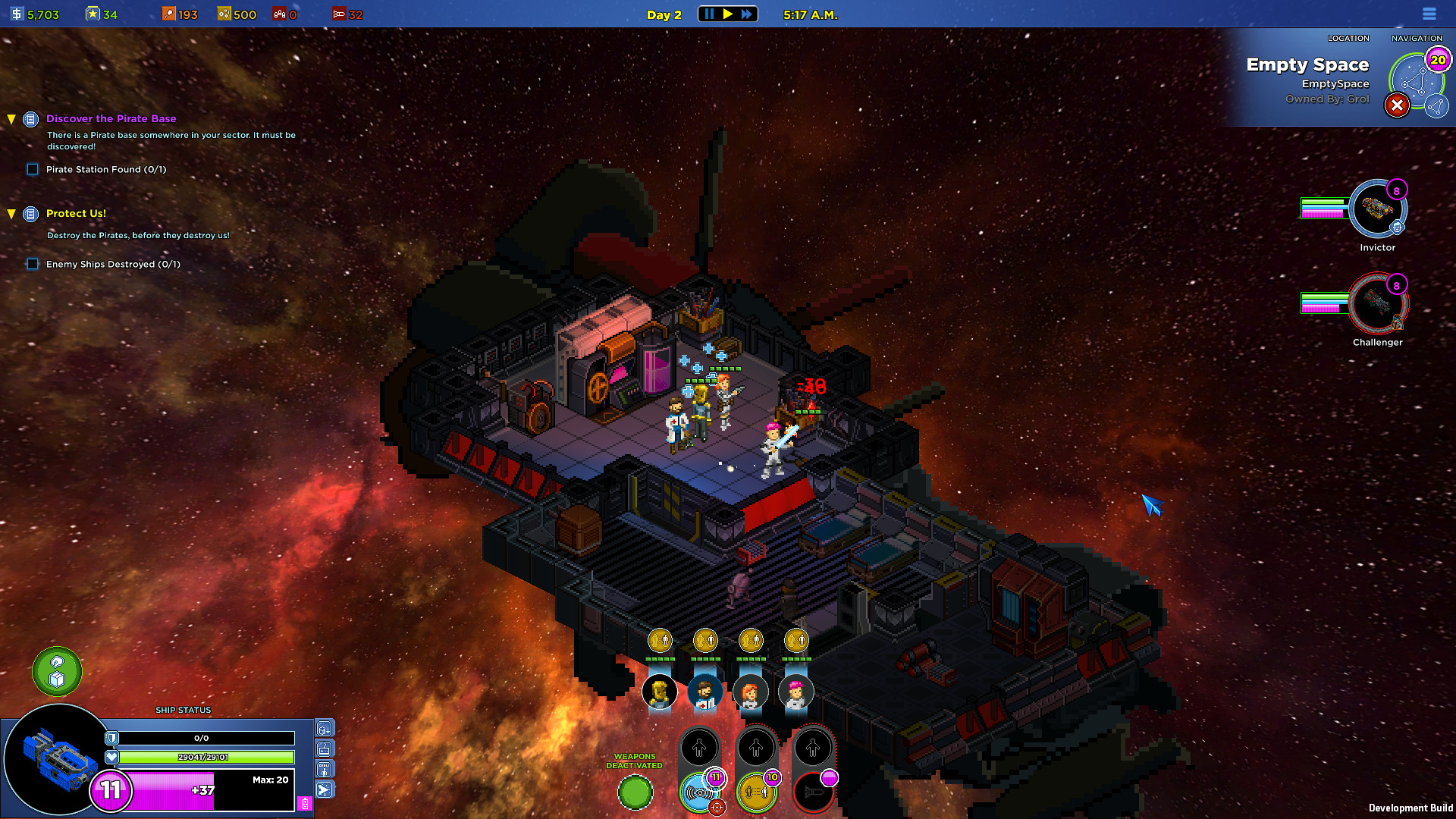Select the gold robot crew portrait
This screenshot has width=1456, height=819.
coord(659,692)
